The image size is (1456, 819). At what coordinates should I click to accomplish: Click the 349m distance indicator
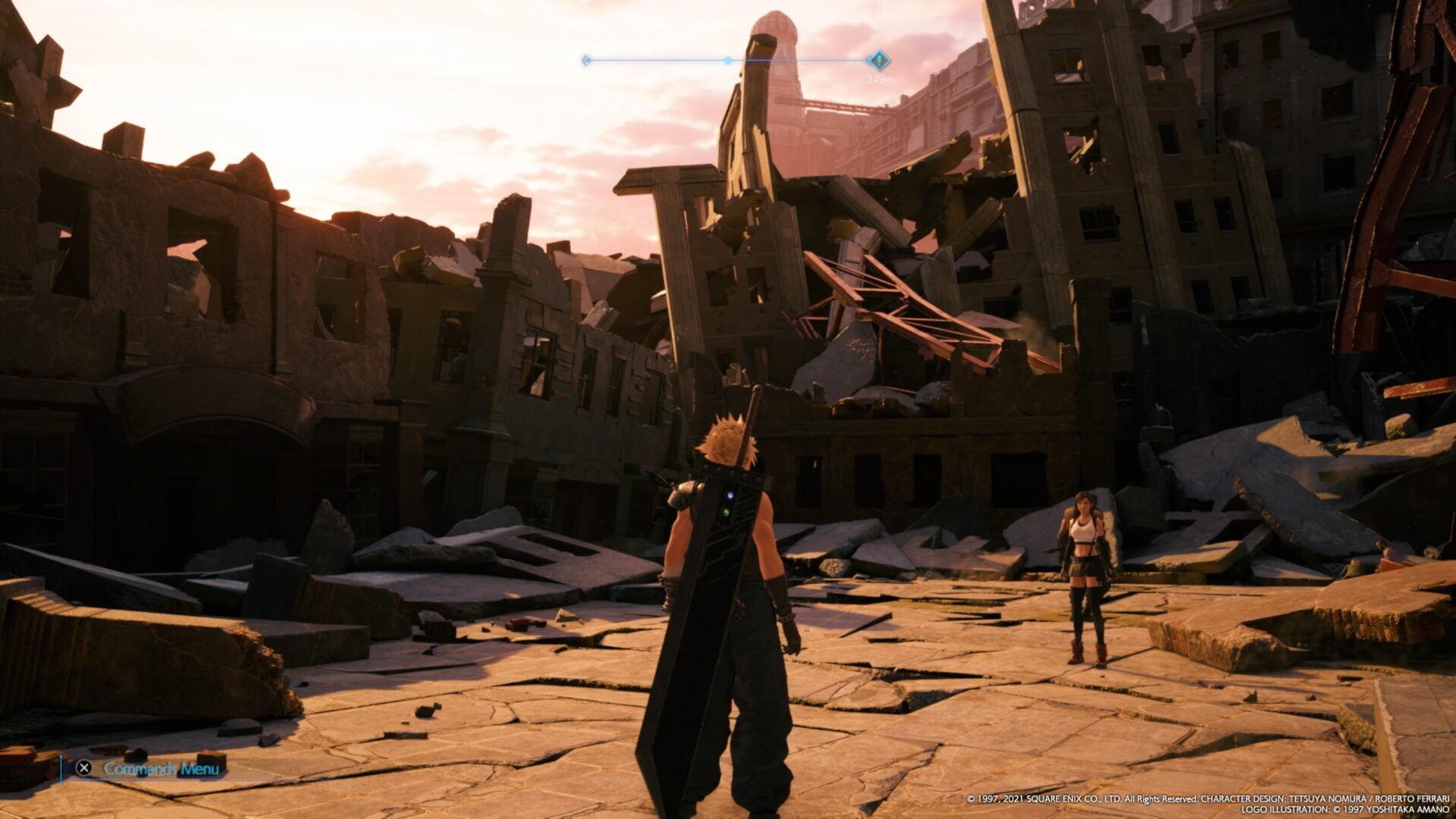[x=880, y=77]
